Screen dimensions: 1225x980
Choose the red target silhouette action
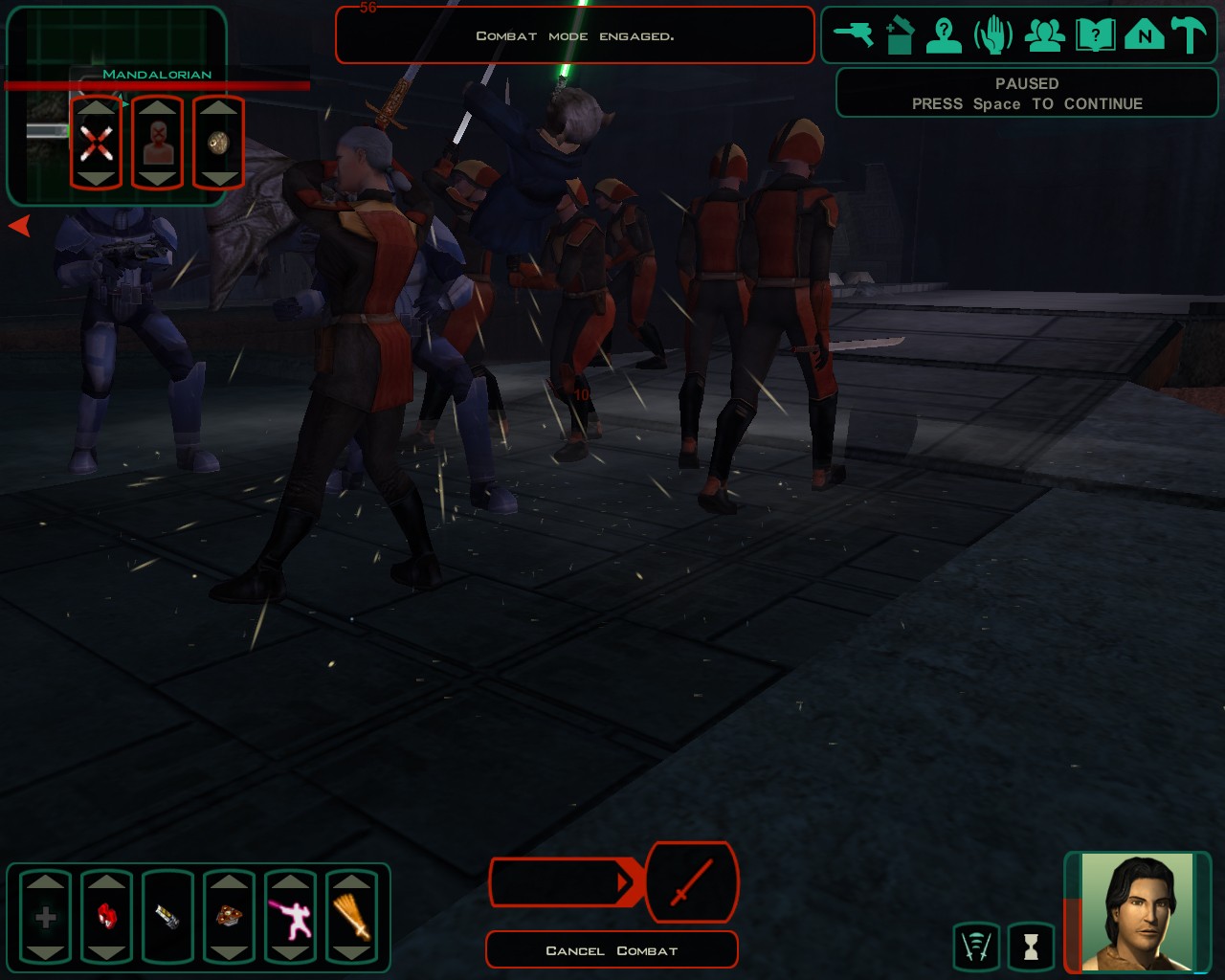(x=157, y=144)
